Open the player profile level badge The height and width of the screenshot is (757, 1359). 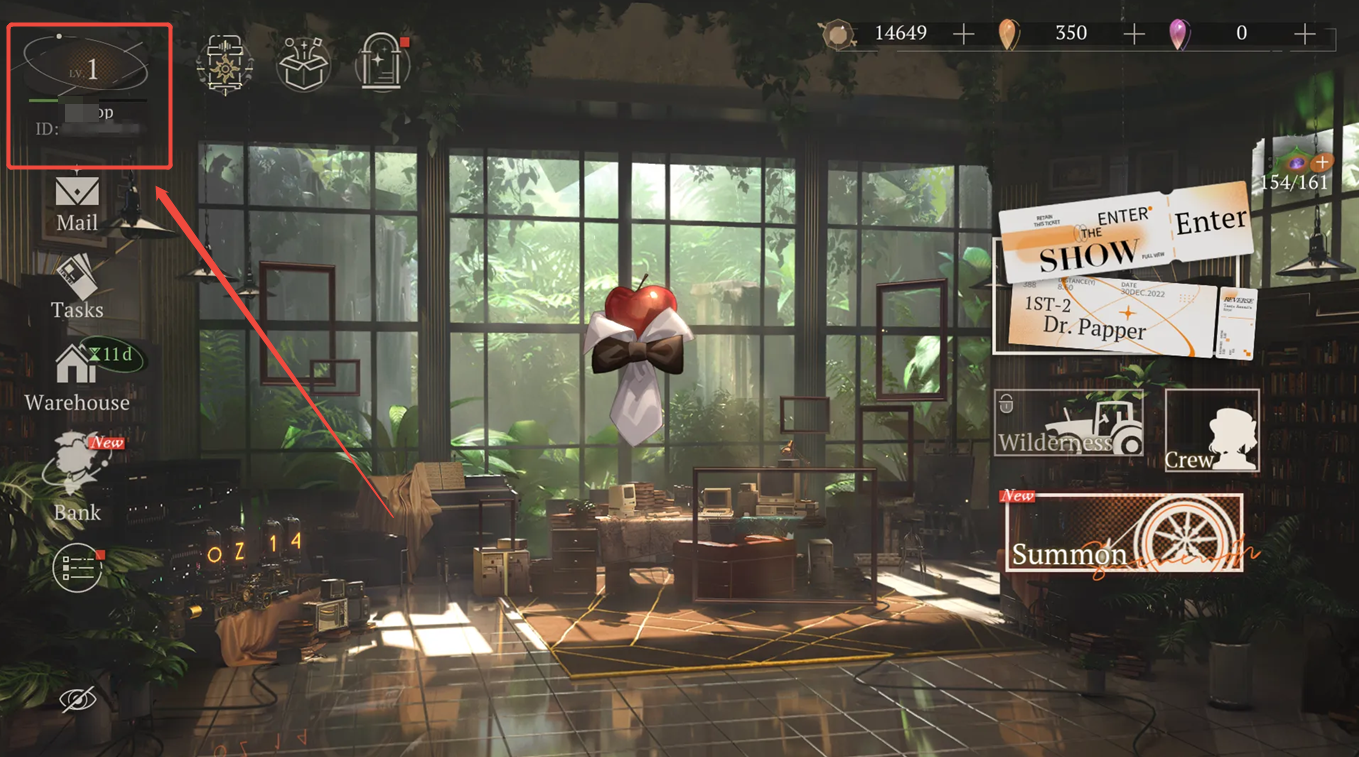click(86, 68)
